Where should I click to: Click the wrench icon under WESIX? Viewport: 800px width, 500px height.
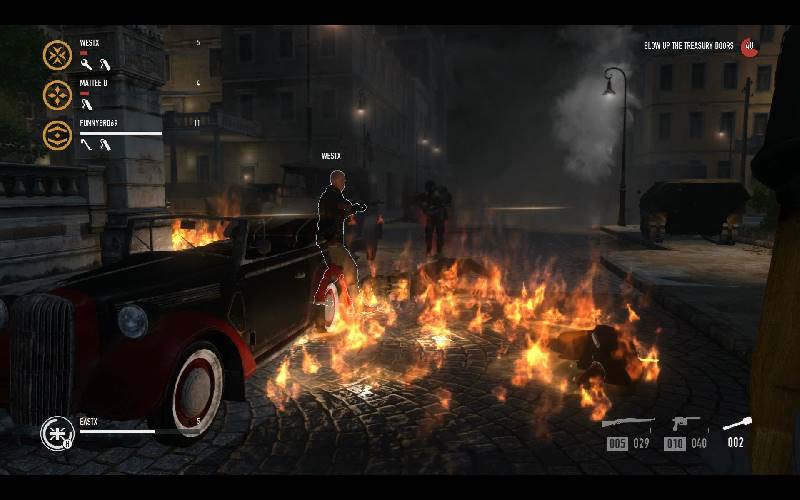click(86, 65)
